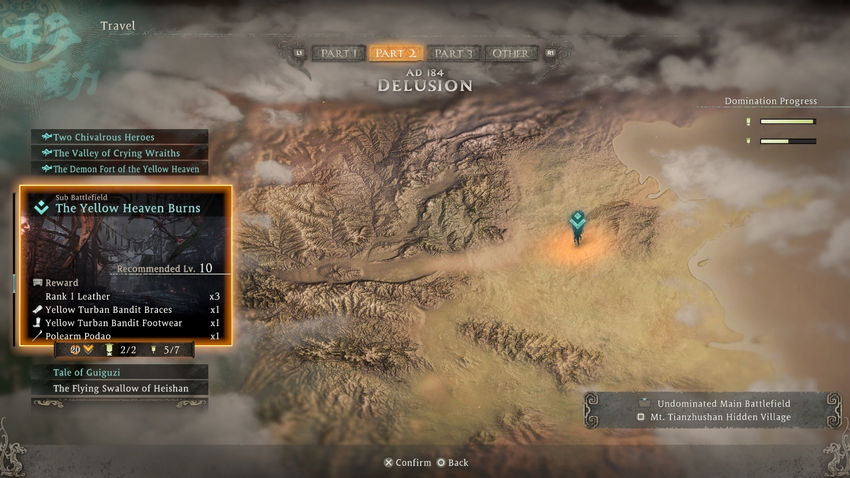Switch to the Other tab
The height and width of the screenshot is (478, 850).
pos(510,53)
